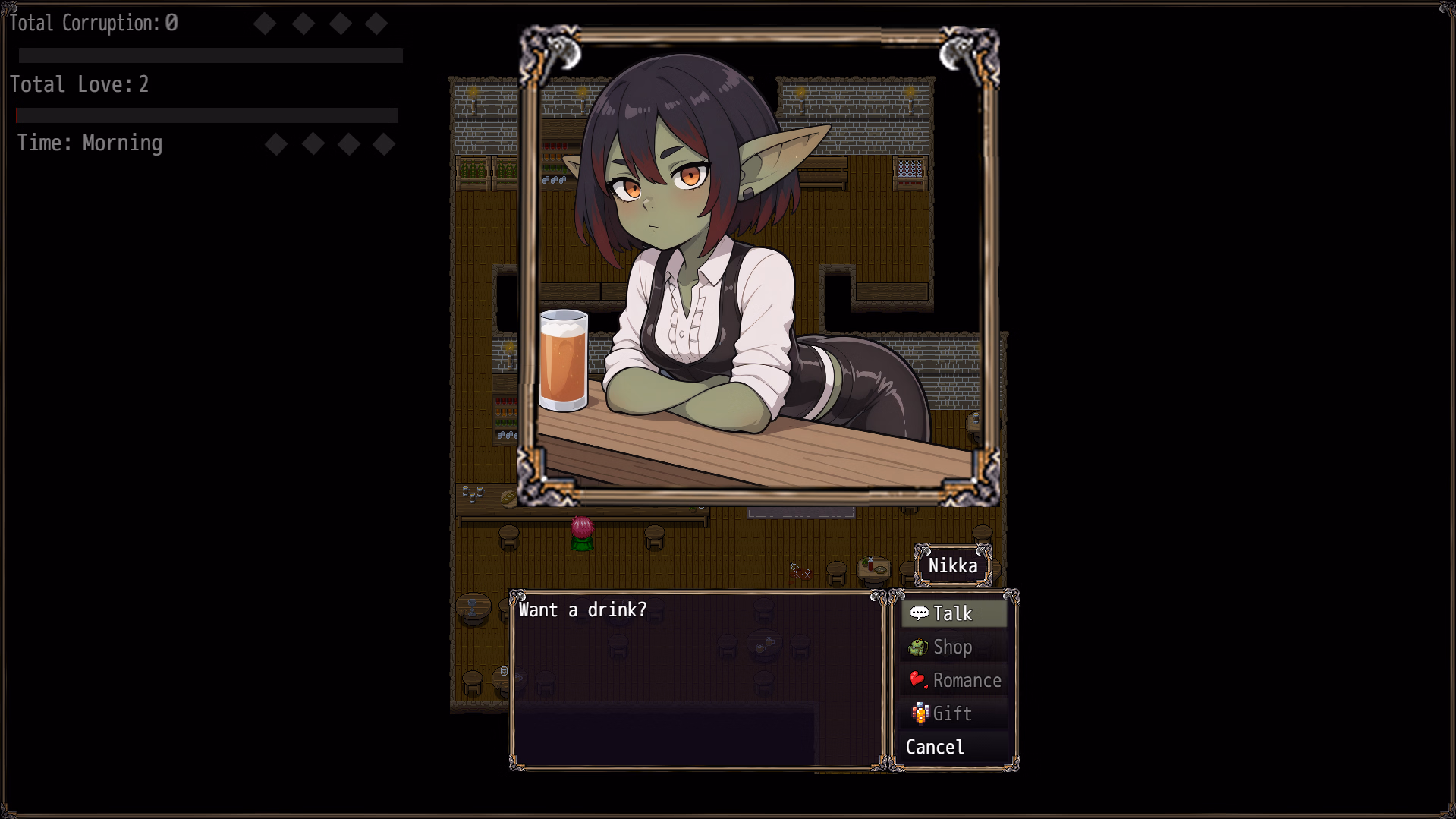The height and width of the screenshot is (819, 1456).
Task: Choose the Talk option
Action: [x=953, y=613]
